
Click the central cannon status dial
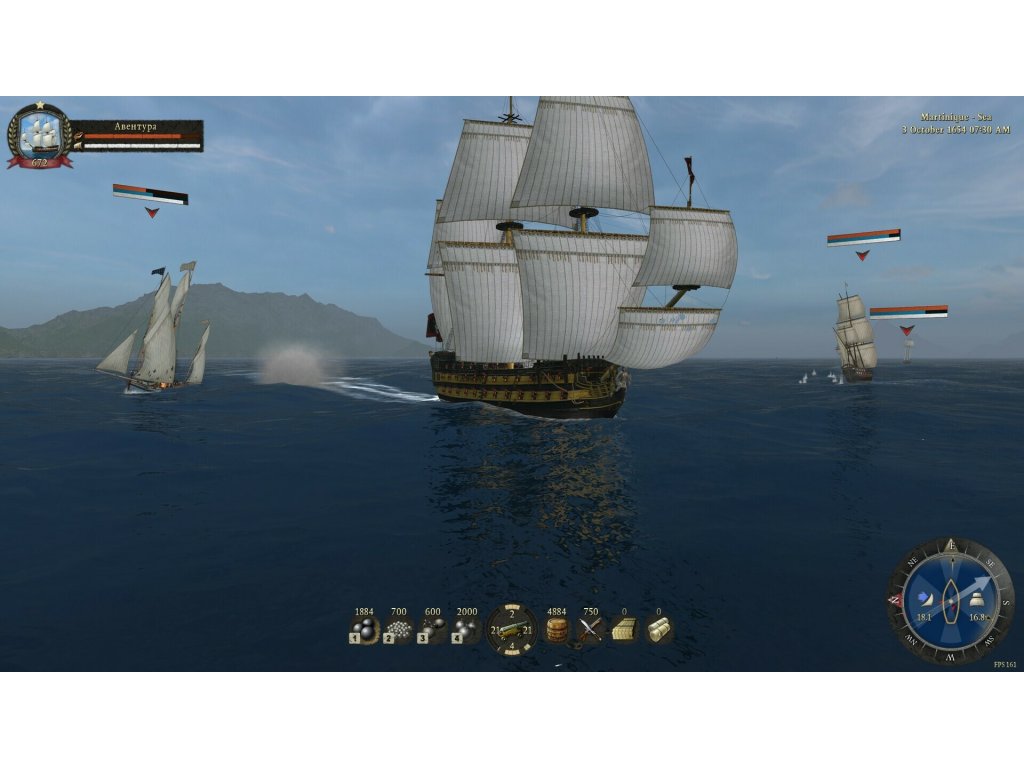click(x=512, y=630)
